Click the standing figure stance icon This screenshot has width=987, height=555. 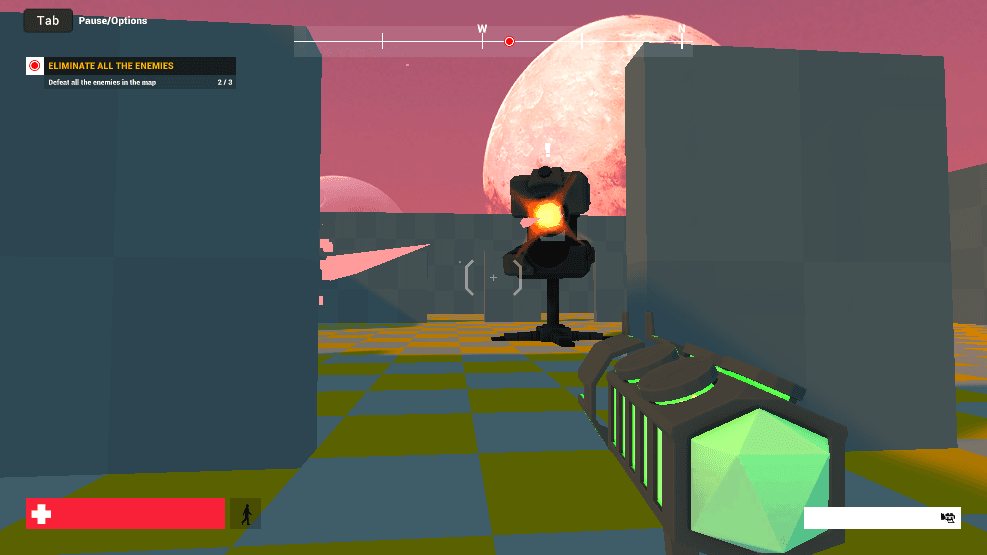point(245,514)
